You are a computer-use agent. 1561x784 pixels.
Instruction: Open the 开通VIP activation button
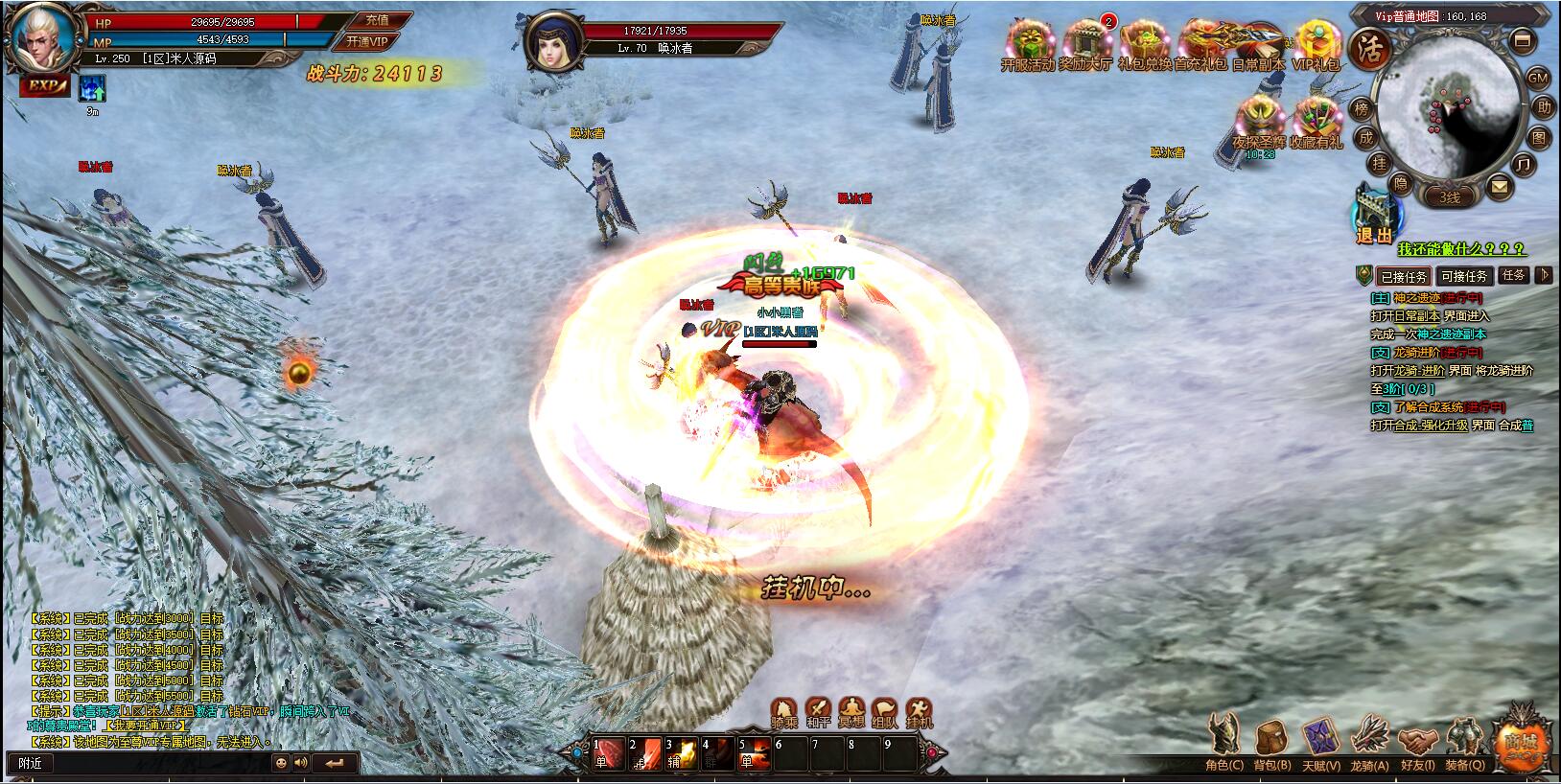click(x=366, y=42)
